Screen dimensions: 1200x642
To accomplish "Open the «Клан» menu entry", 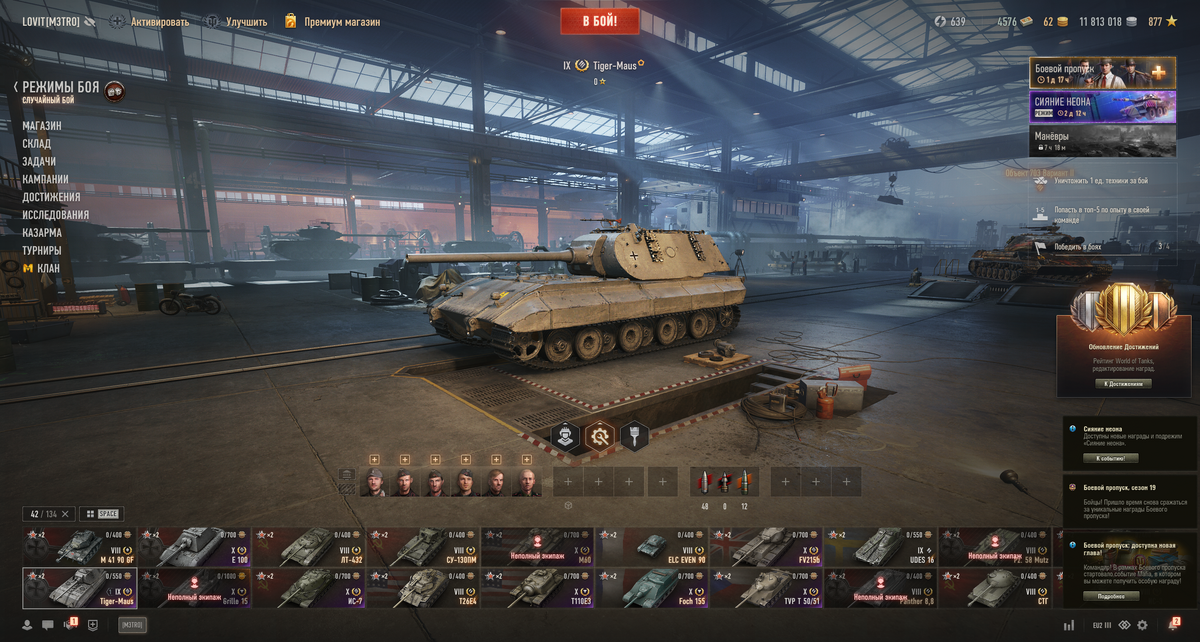I will [x=42, y=268].
